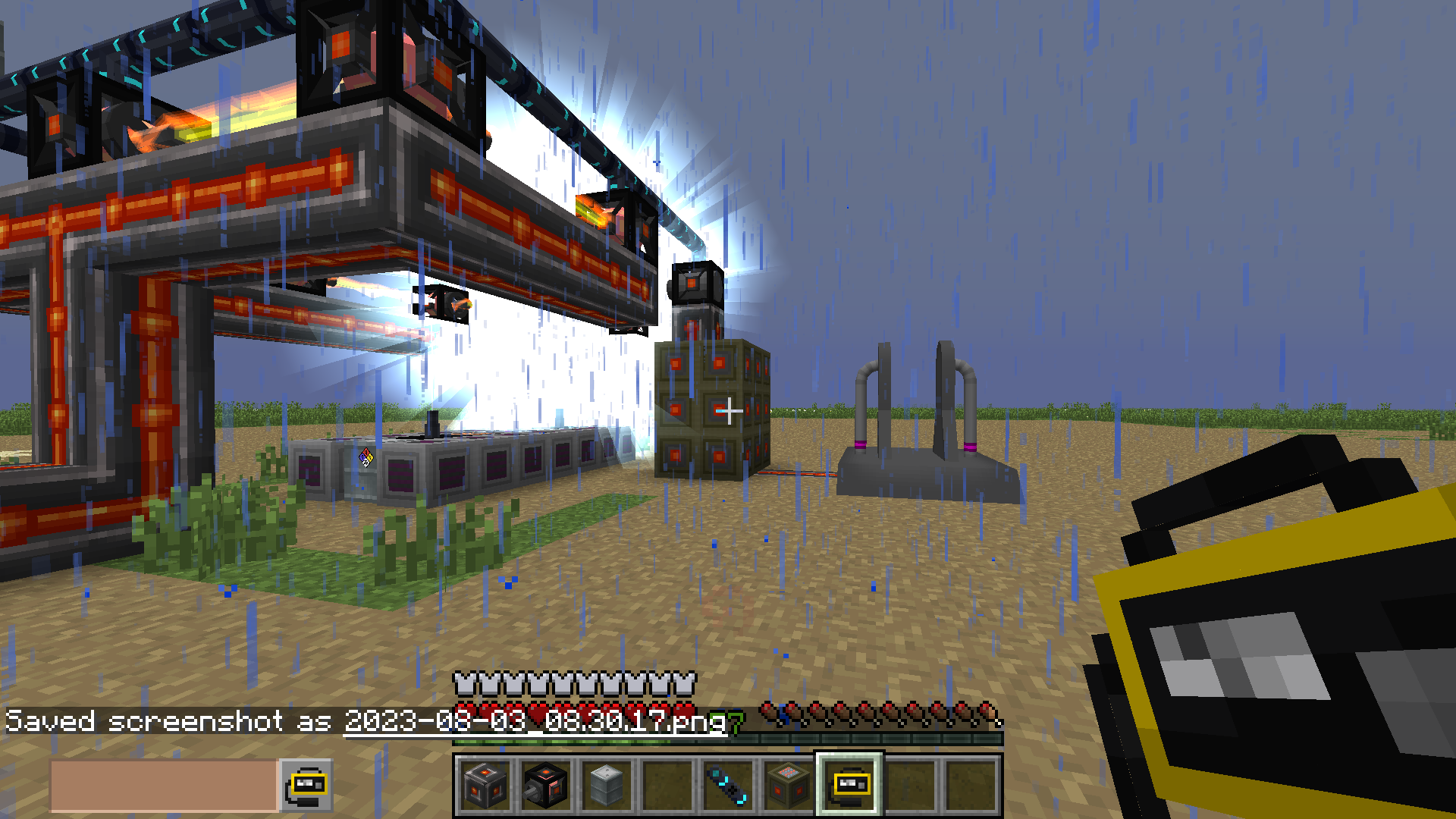Click the first armor chestplate icon above the hearts

[463, 684]
